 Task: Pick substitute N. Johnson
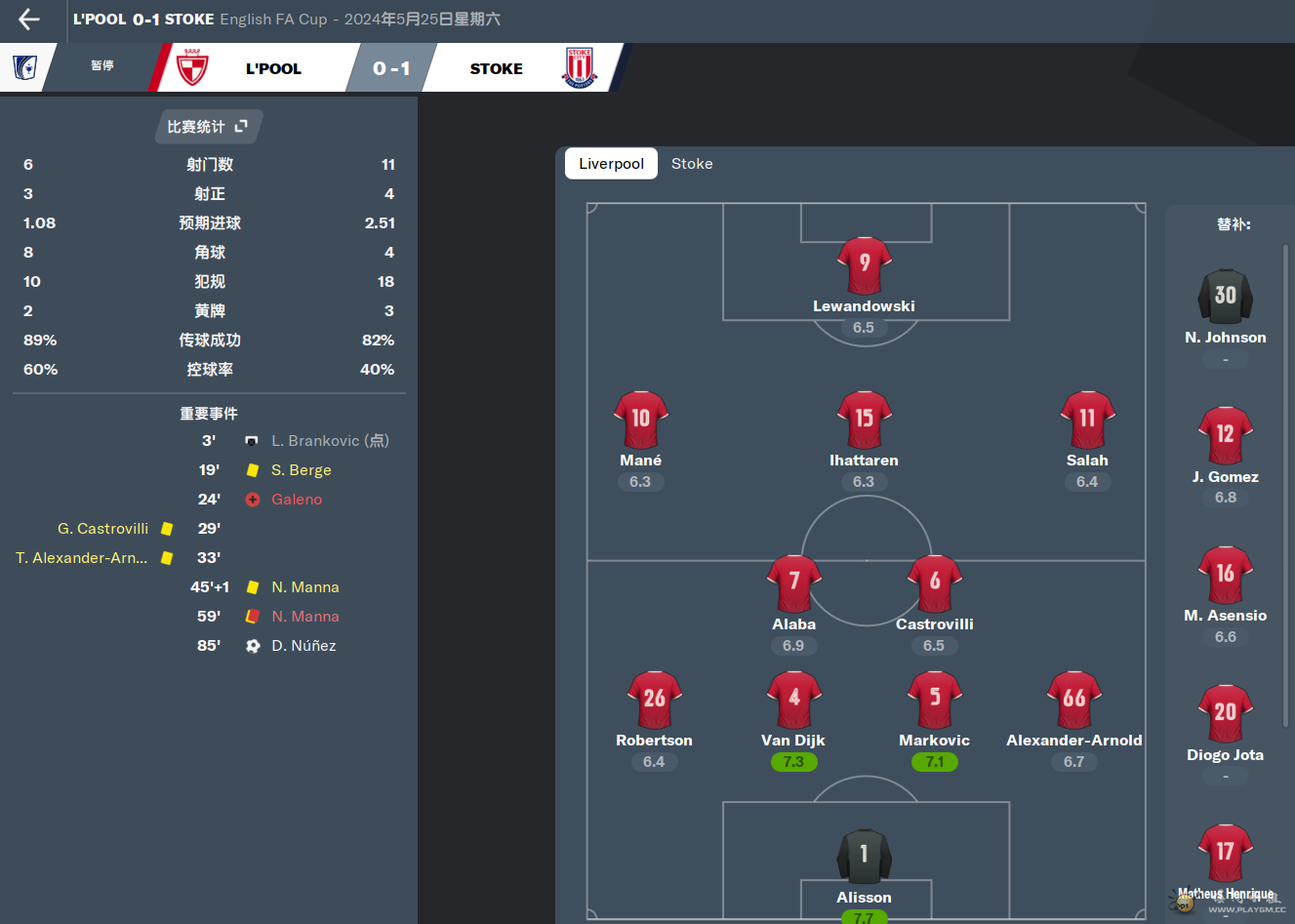click(x=1225, y=297)
